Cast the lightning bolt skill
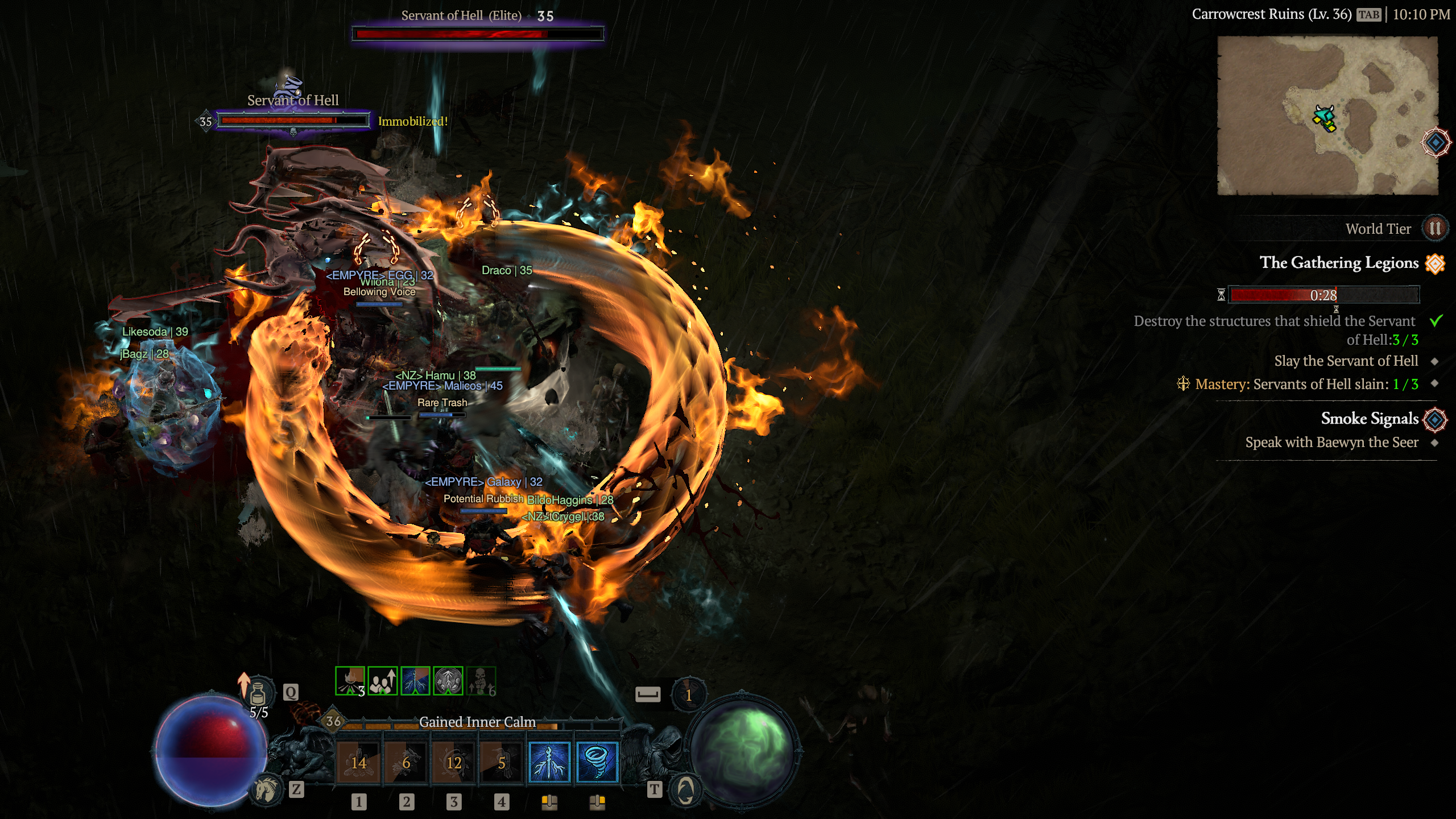The height and width of the screenshot is (819, 1456). pyautogui.click(x=549, y=762)
